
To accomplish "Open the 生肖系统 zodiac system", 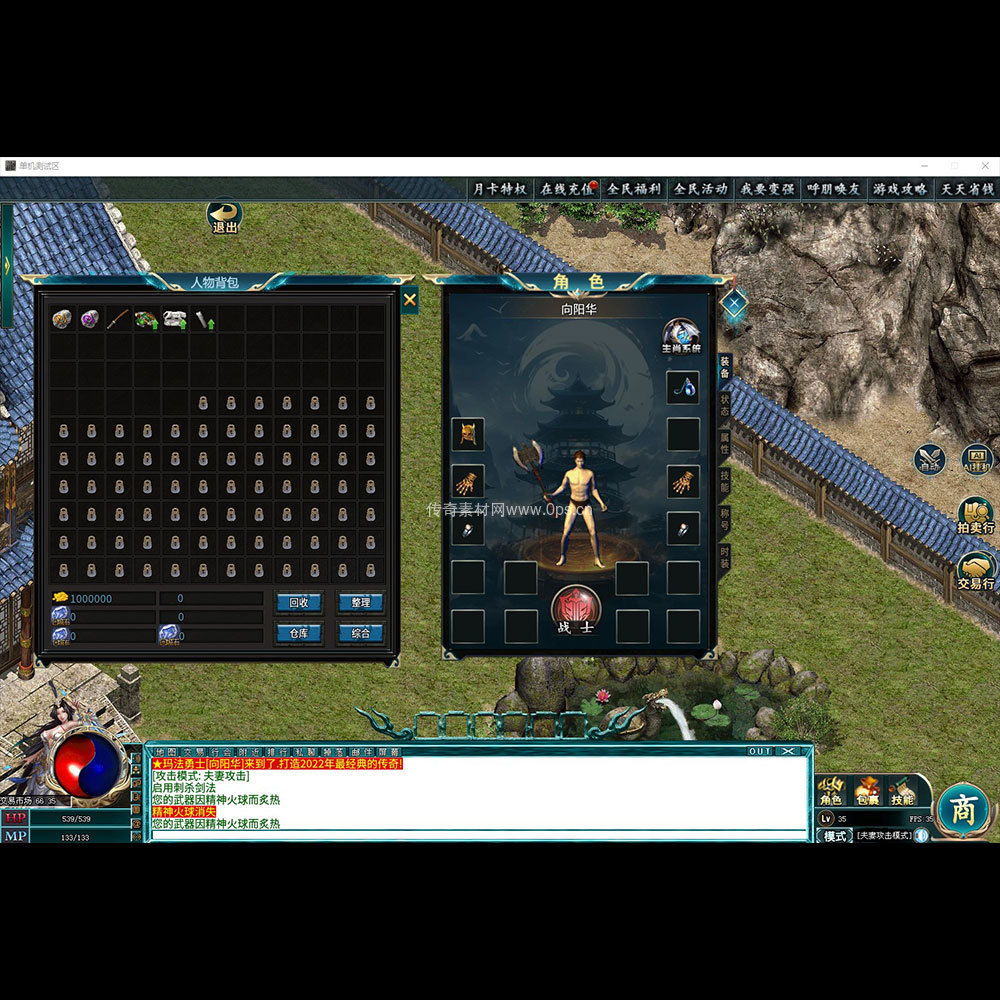I will coord(681,336).
